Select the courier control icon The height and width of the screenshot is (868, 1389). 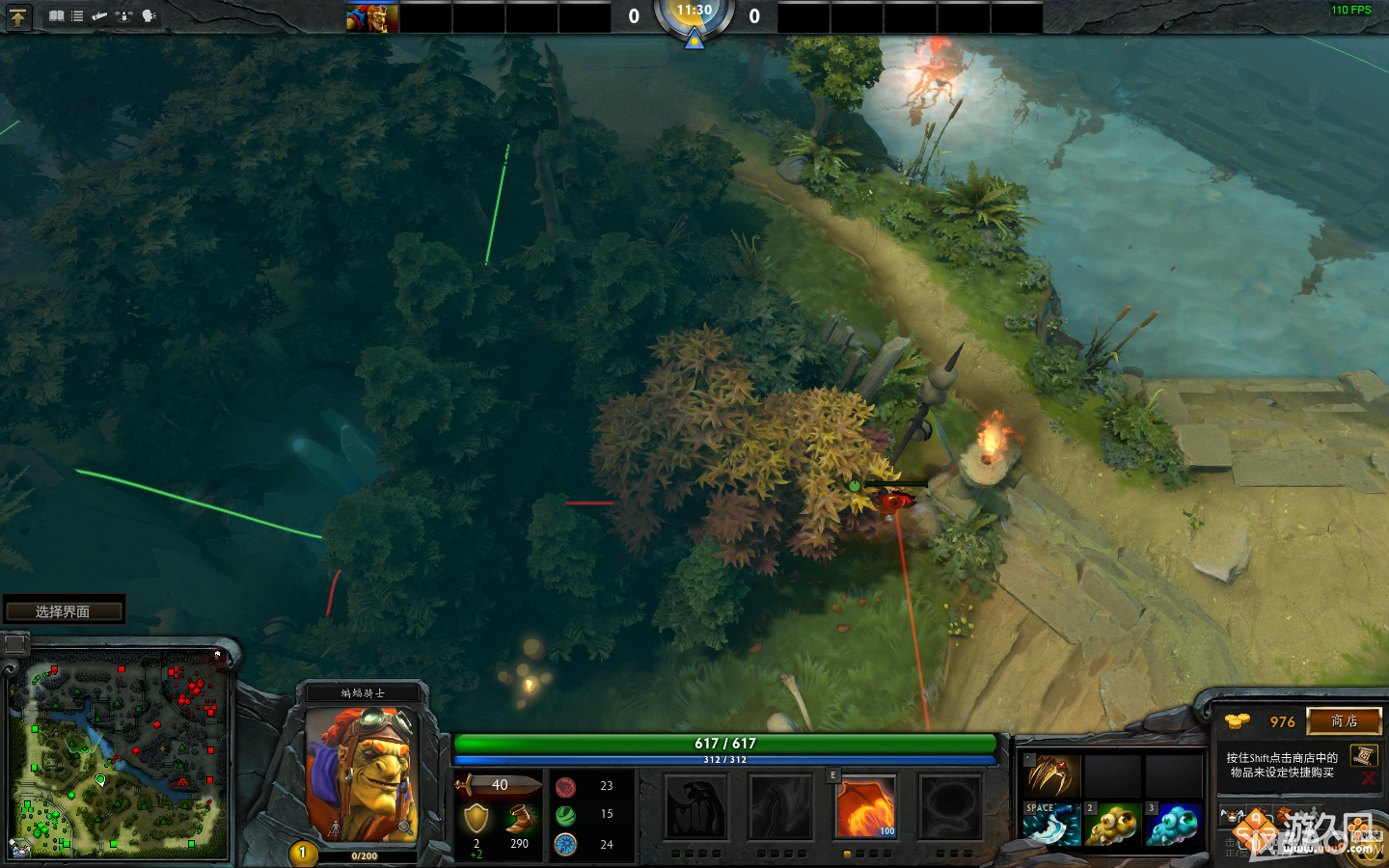click(123, 16)
